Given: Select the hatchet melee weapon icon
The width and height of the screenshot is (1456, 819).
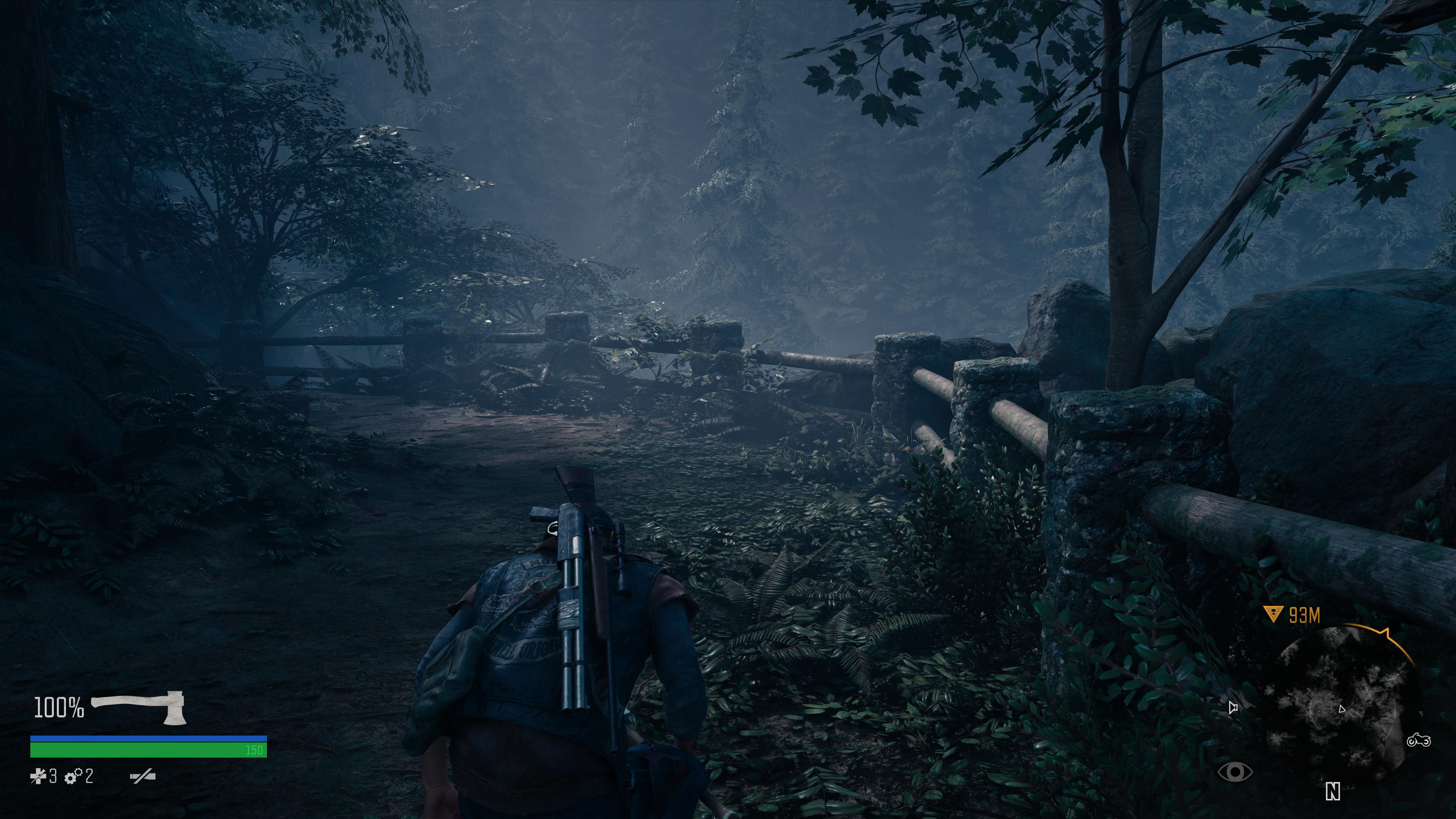Looking at the screenshot, I should click(x=139, y=706).
